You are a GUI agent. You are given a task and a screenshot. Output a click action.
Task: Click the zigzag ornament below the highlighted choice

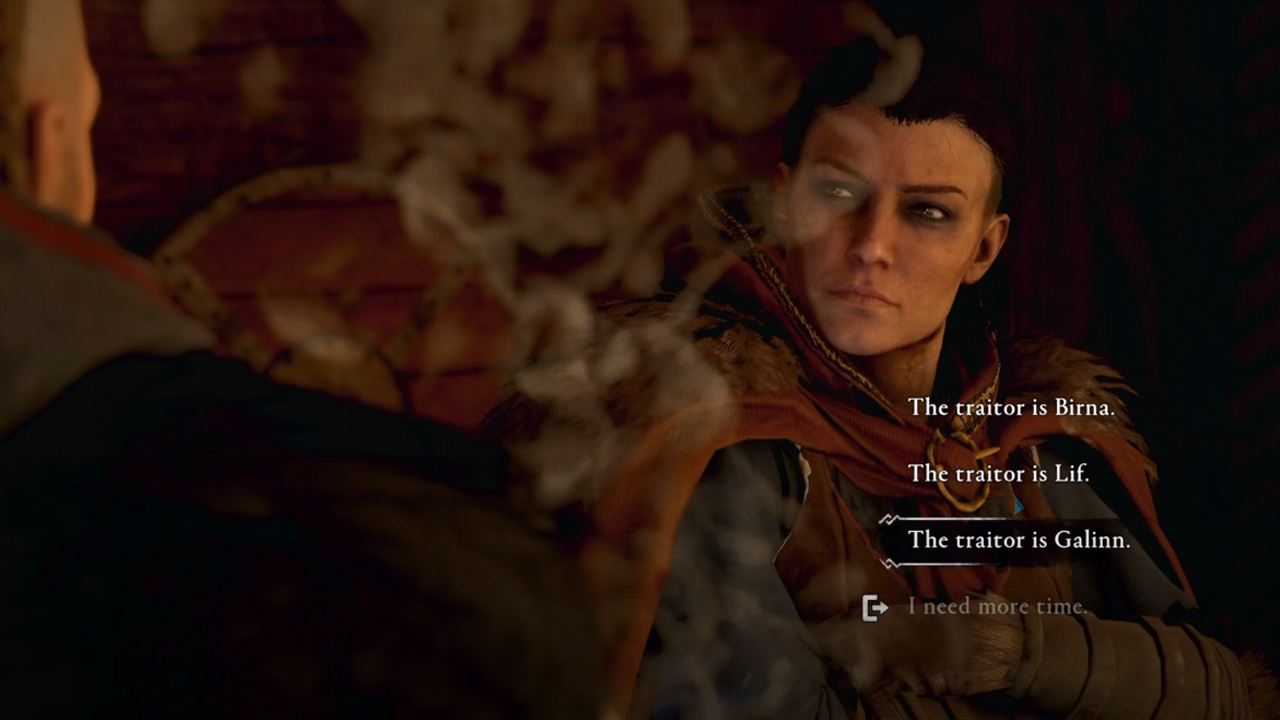coord(960,563)
